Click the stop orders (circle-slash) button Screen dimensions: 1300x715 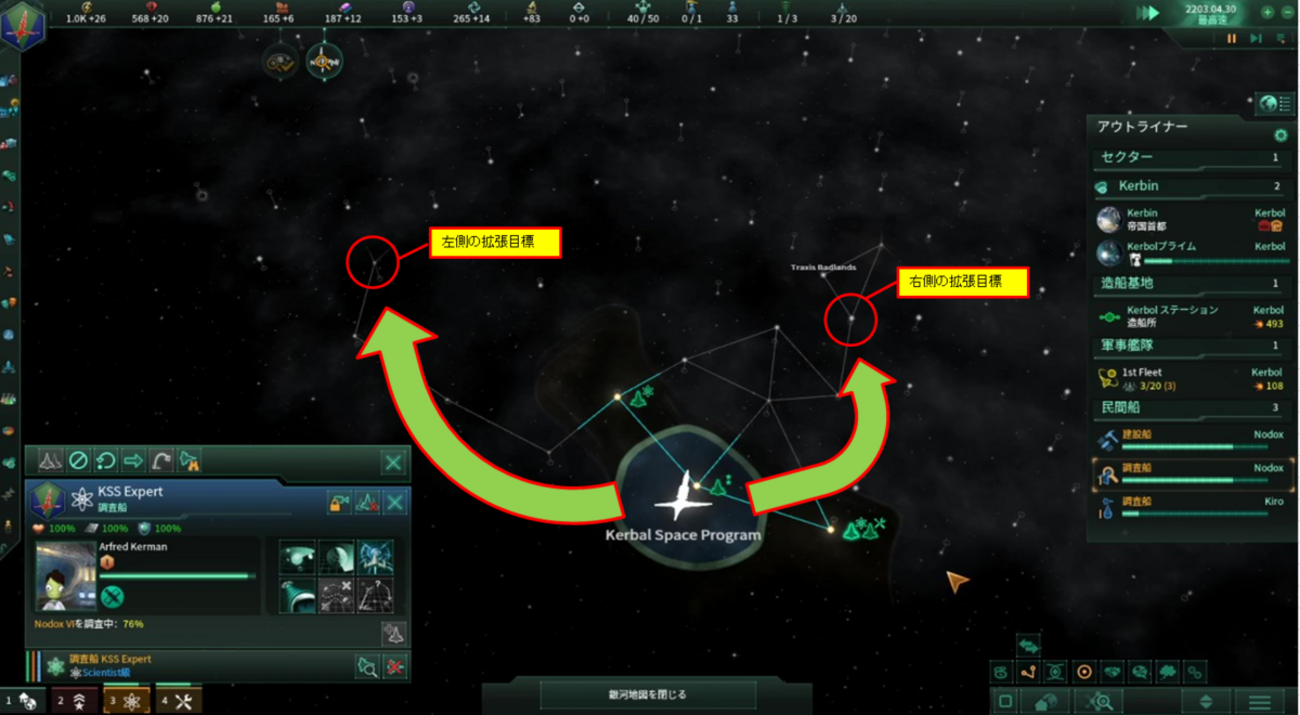click(78, 461)
